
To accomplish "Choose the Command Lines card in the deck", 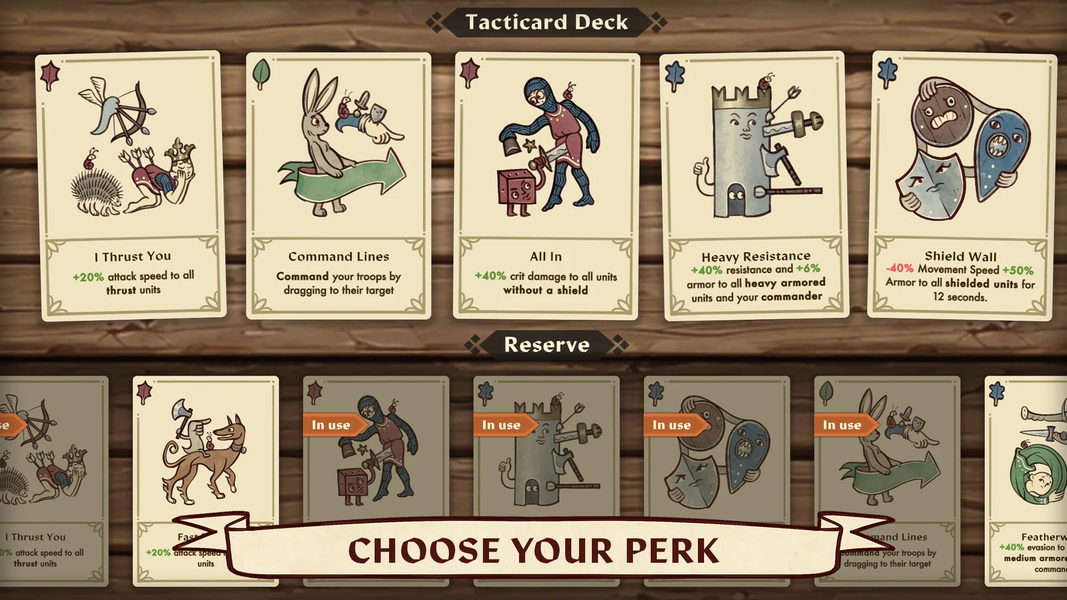I will click(338, 185).
